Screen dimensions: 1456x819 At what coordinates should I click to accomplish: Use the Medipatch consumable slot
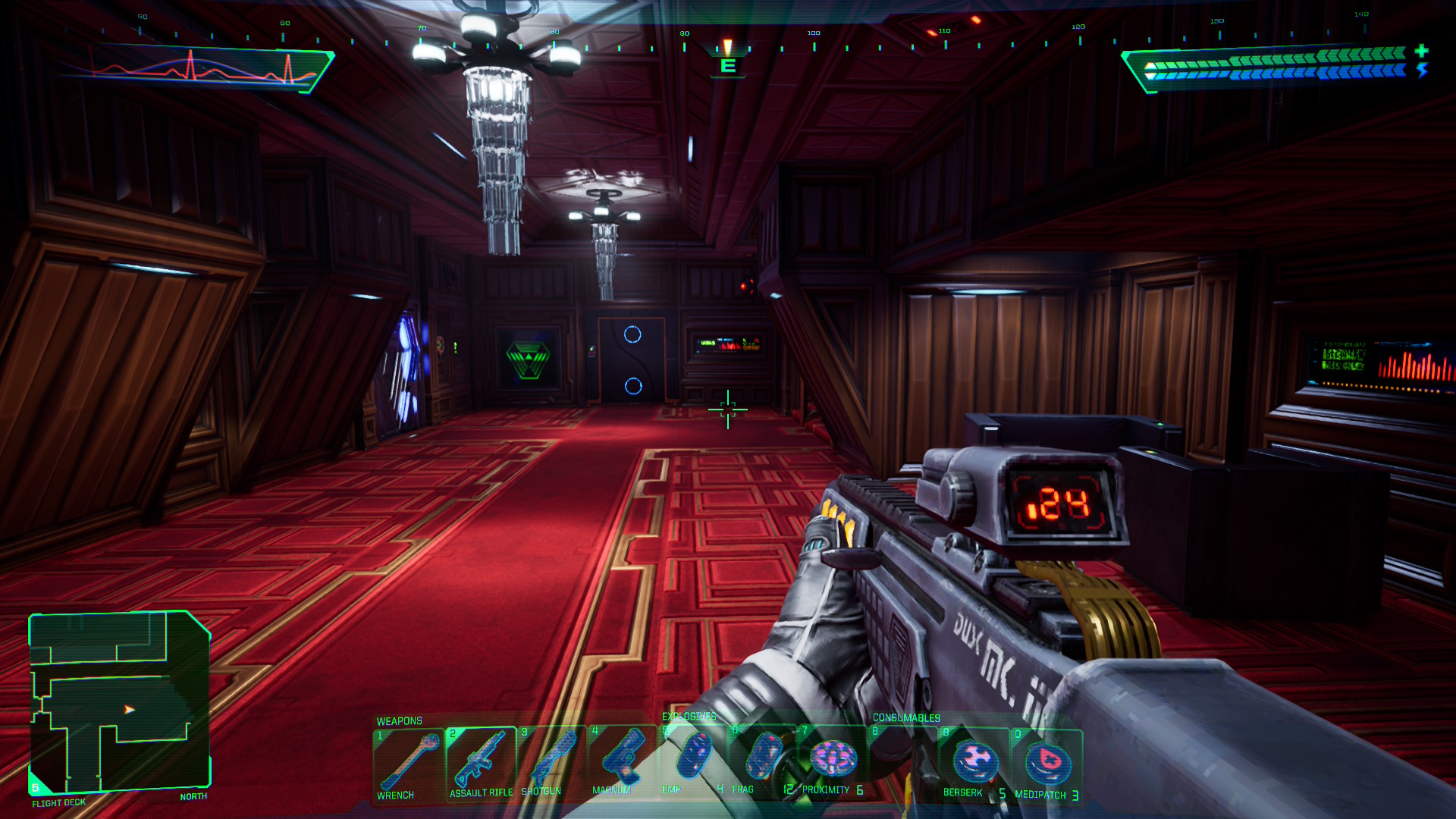[x=1046, y=764]
